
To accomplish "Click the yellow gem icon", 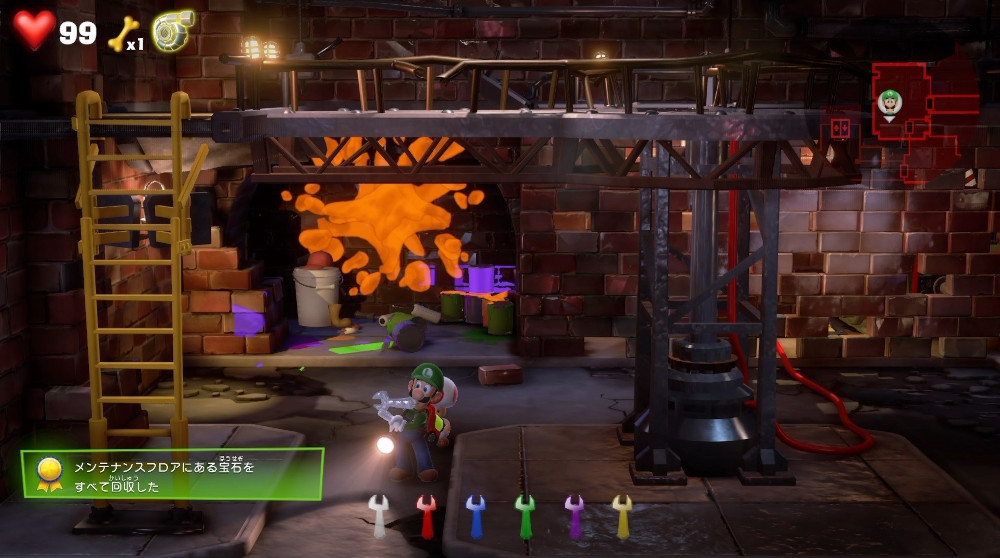I will [x=622, y=515].
